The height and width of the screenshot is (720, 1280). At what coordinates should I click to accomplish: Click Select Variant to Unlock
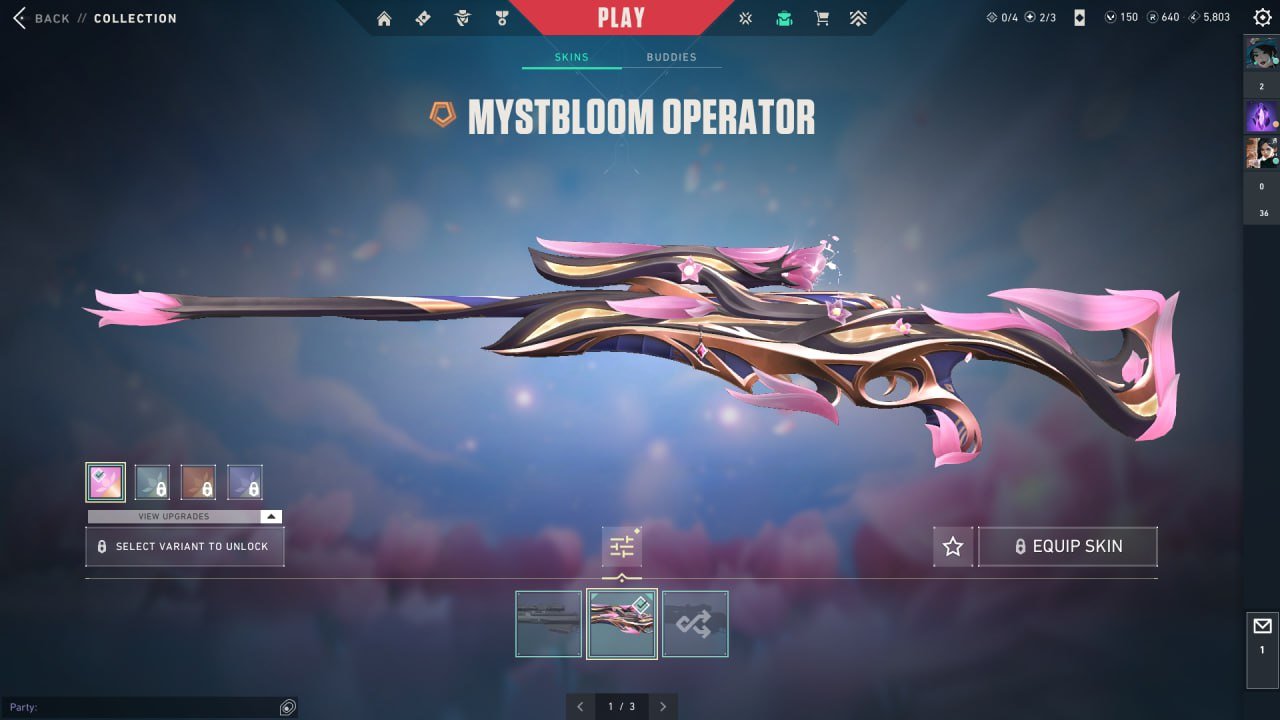(x=185, y=547)
